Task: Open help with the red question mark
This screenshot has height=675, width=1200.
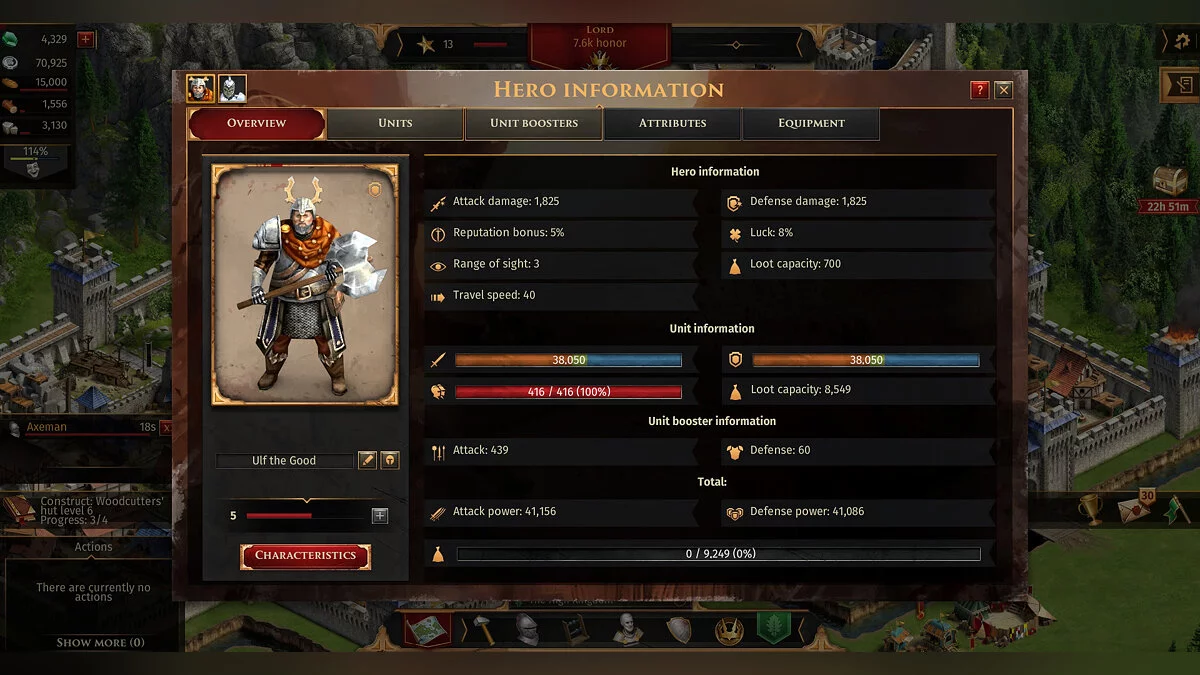Action: (980, 90)
